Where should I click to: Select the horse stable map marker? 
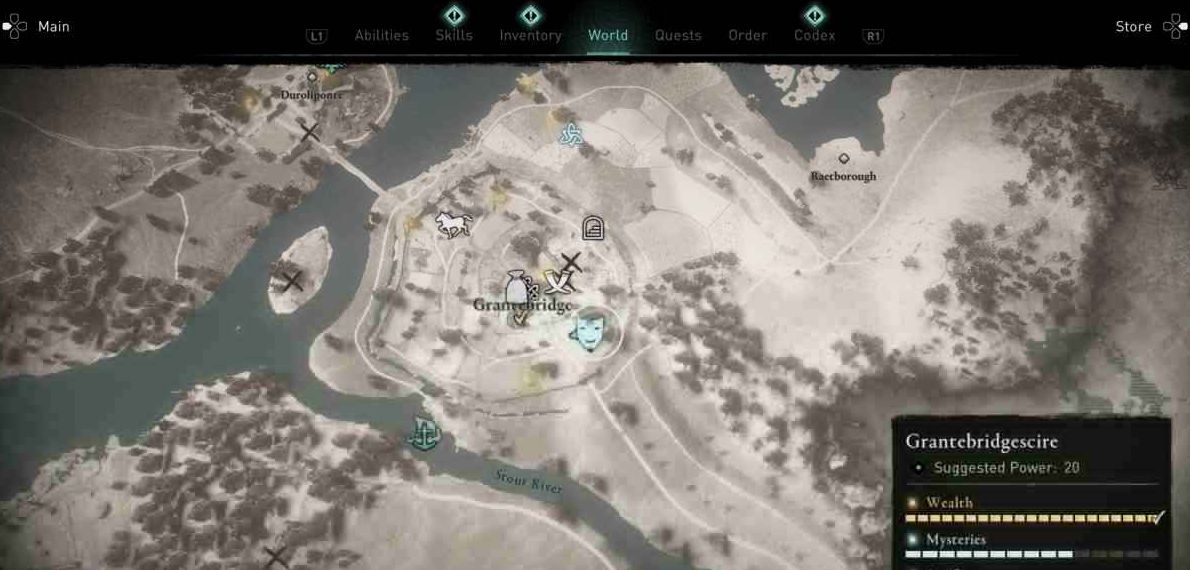click(453, 224)
